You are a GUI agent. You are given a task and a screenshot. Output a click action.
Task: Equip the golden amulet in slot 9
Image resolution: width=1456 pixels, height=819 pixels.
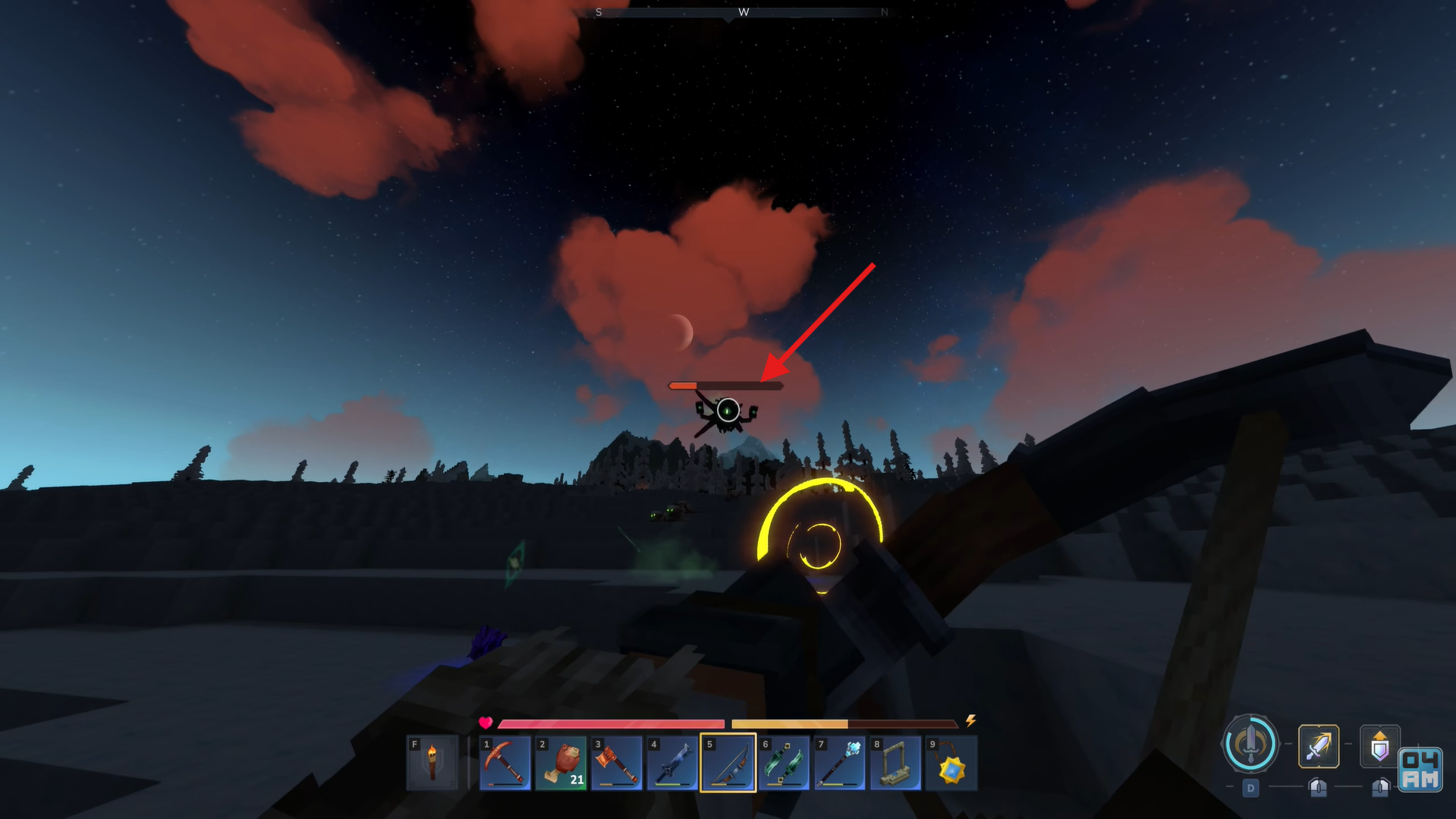point(951,763)
